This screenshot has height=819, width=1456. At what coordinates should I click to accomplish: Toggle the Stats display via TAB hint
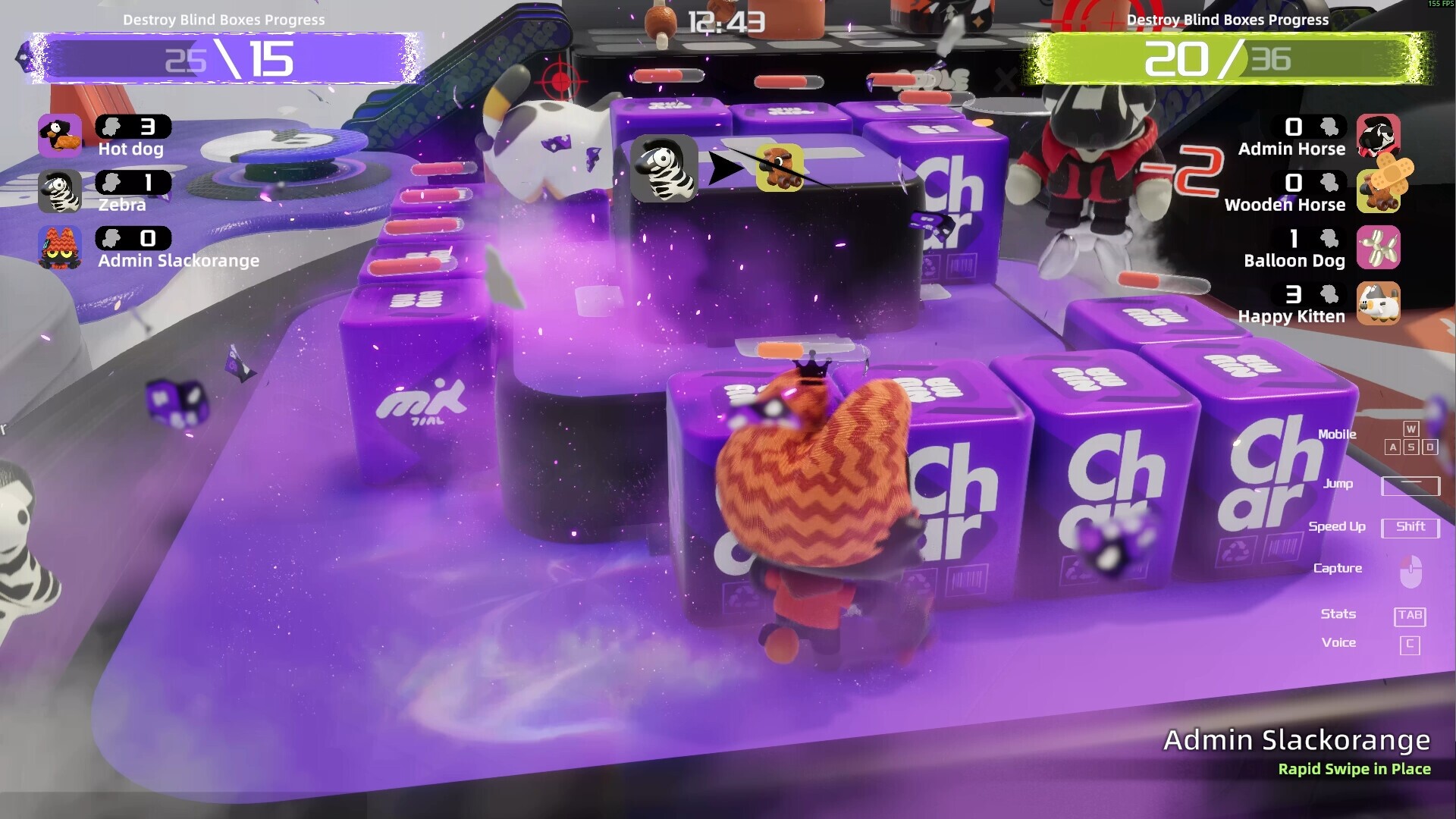pos(1409,616)
